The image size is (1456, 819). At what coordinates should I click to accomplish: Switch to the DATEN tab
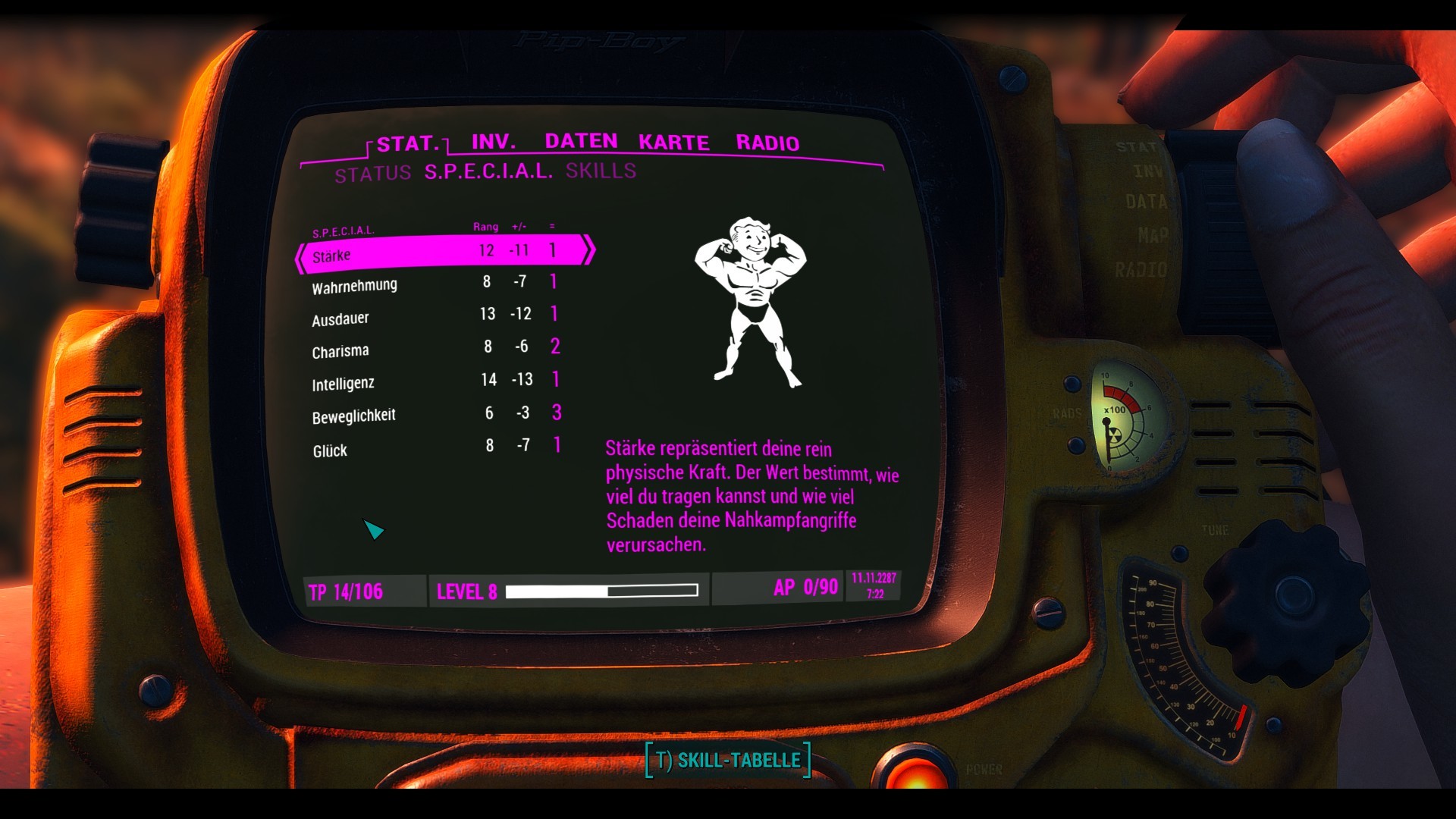point(582,140)
